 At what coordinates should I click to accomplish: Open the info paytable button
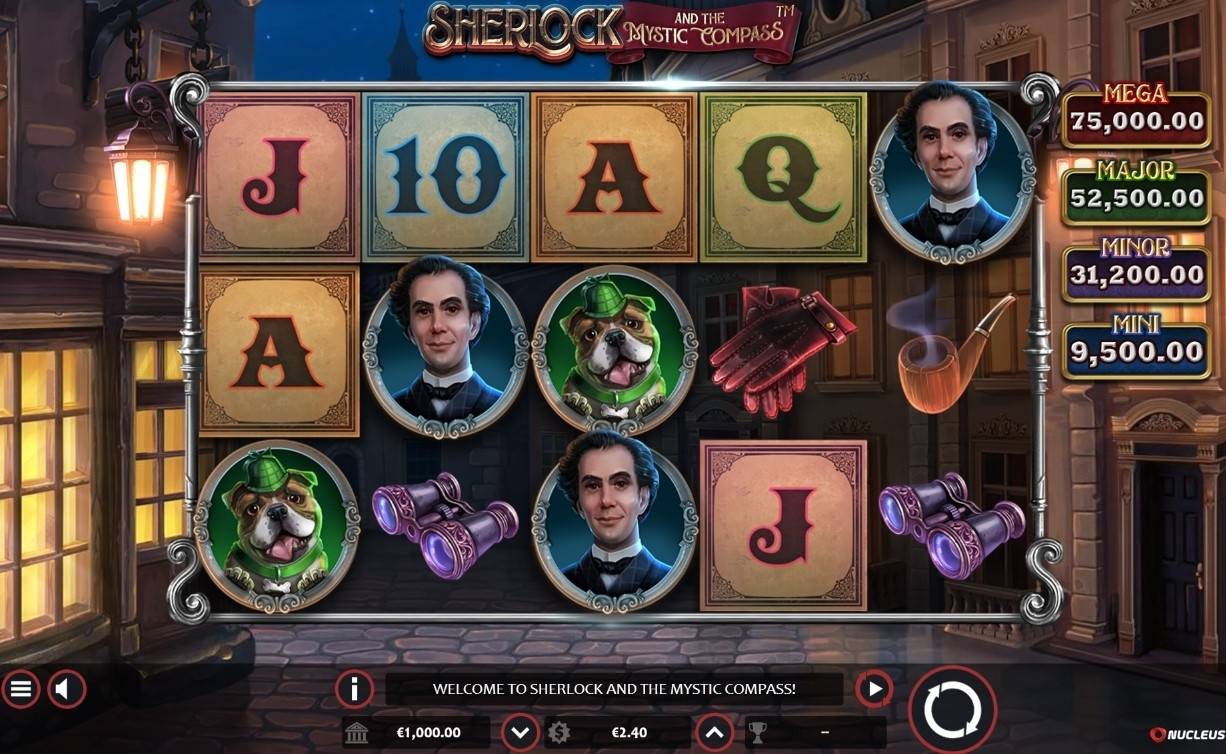(x=354, y=689)
